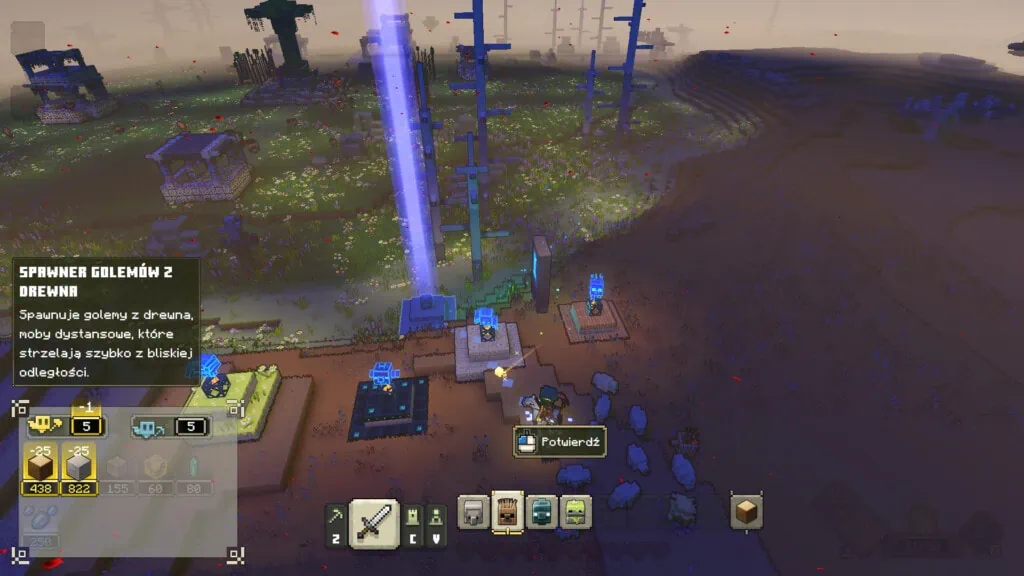Select the sword hotbar slot
The height and width of the screenshot is (576, 1024).
[x=374, y=523]
